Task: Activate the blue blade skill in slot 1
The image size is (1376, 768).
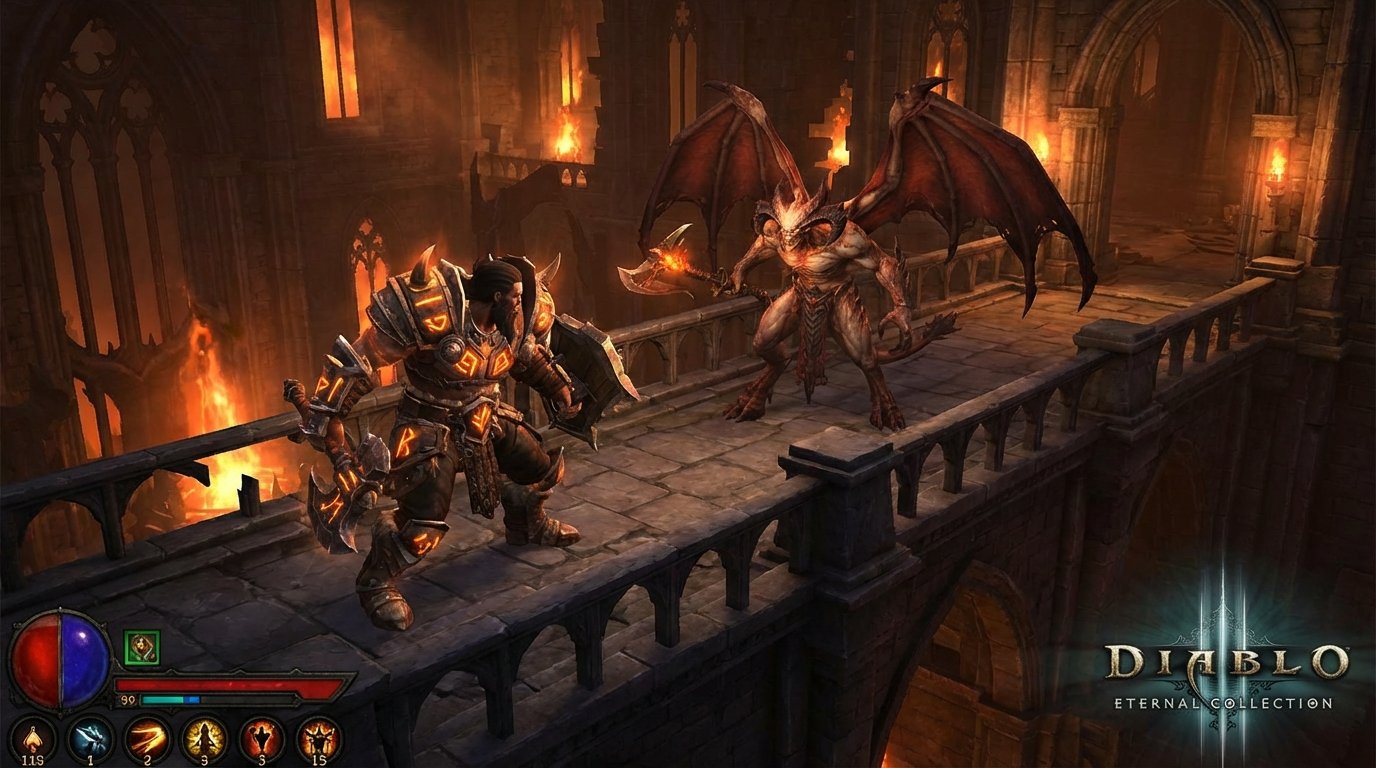Action: pos(90,738)
